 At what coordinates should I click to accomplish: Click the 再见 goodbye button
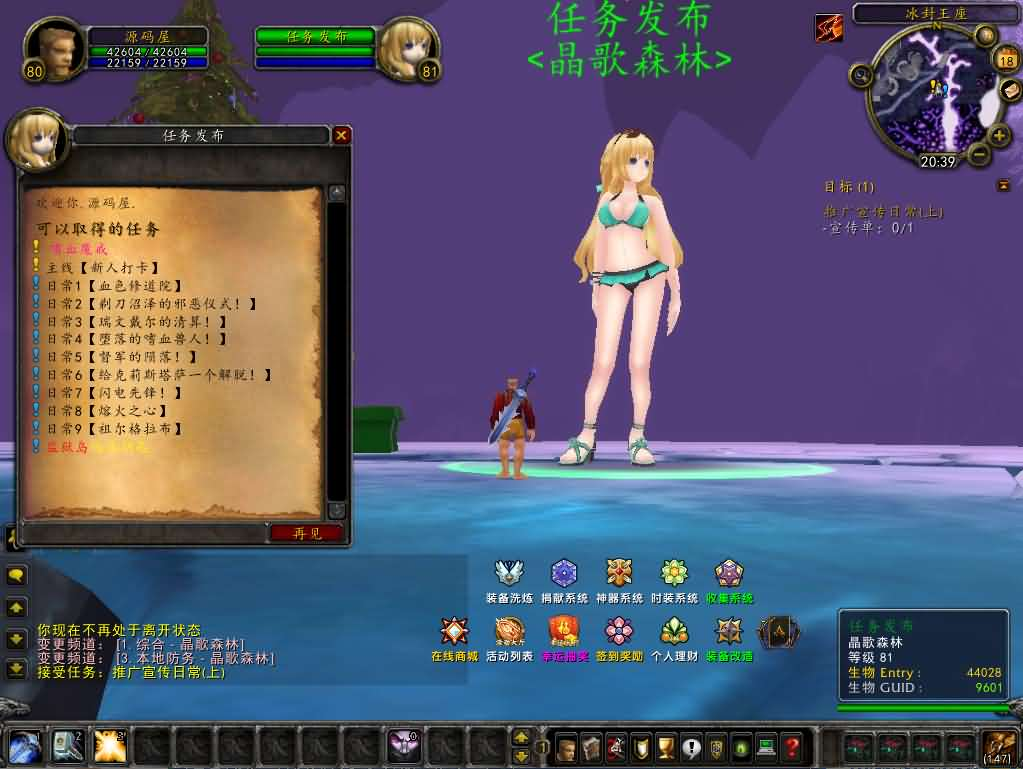[307, 533]
